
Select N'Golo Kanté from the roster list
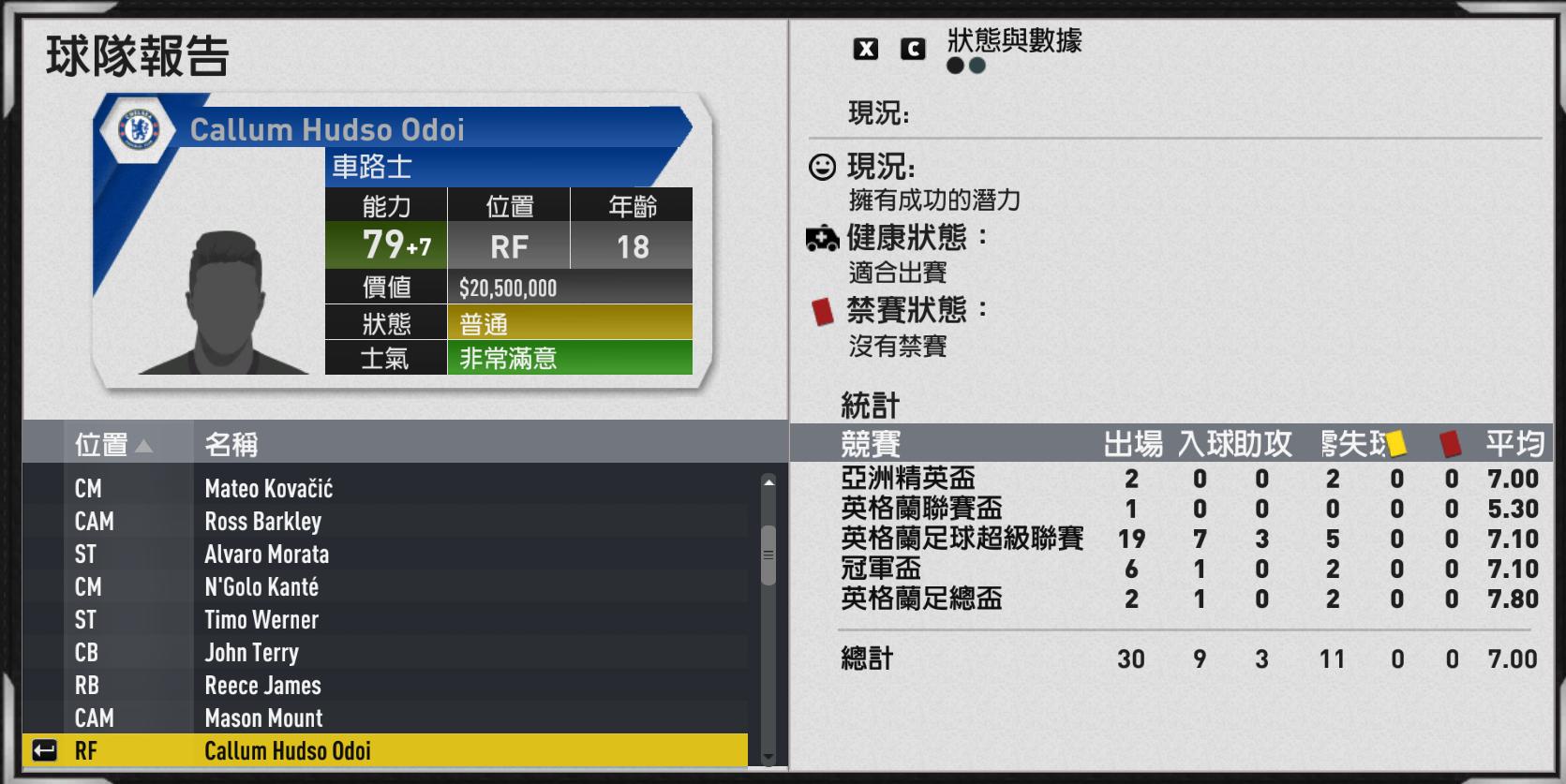[x=262, y=587]
